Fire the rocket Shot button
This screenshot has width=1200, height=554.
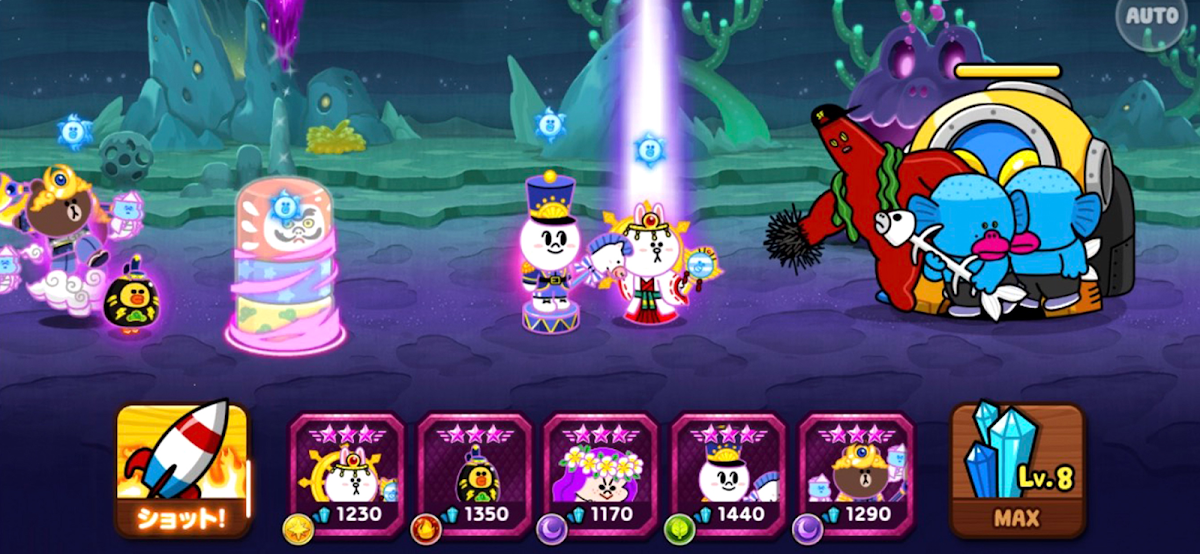181,468
